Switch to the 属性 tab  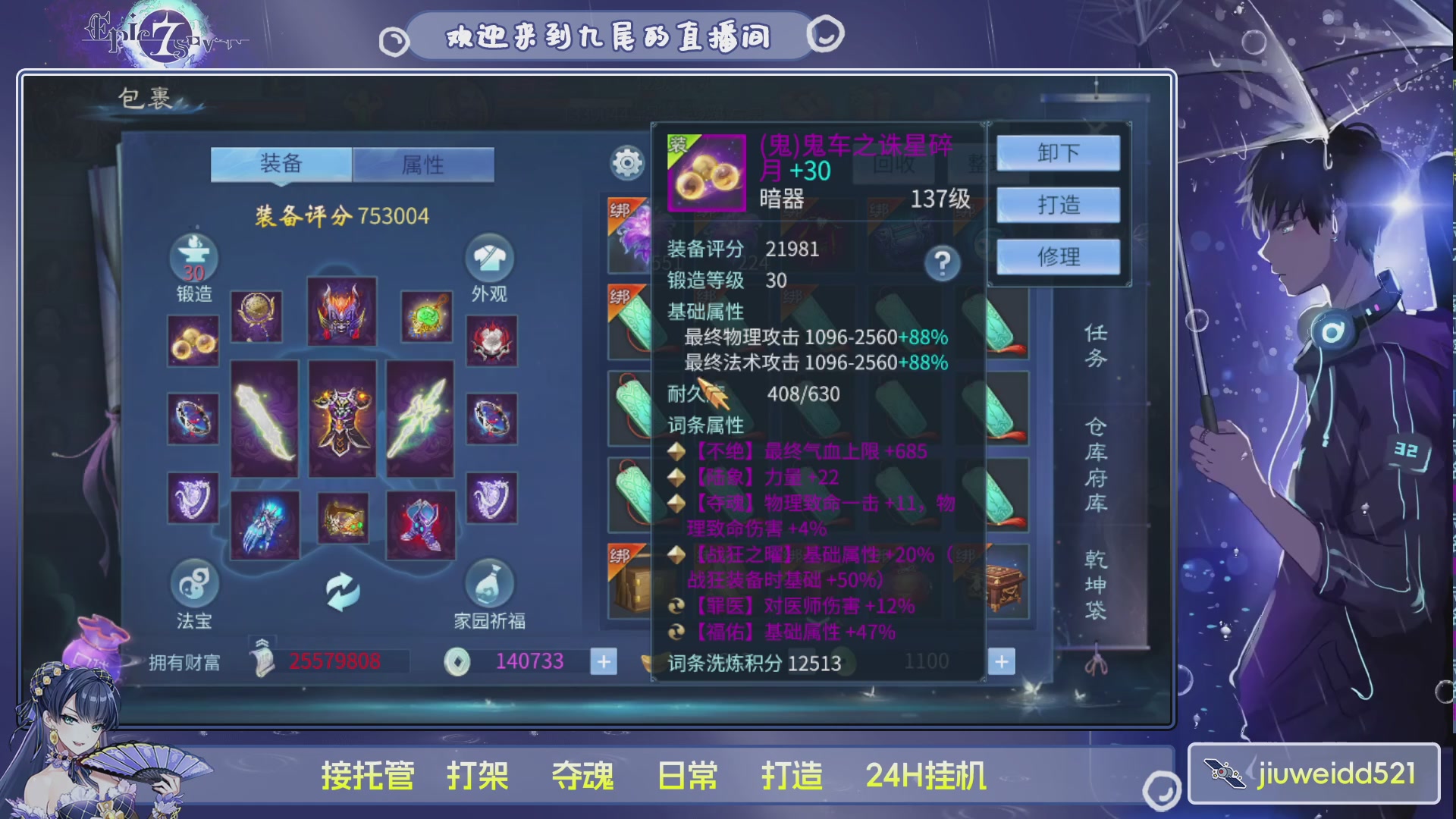click(x=425, y=165)
